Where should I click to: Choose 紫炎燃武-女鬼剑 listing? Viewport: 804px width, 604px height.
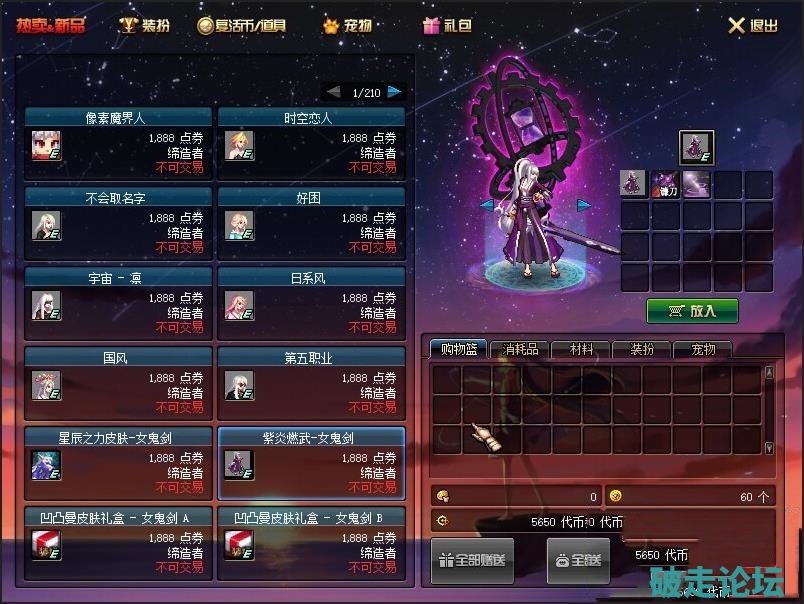pyautogui.click(x=311, y=459)
